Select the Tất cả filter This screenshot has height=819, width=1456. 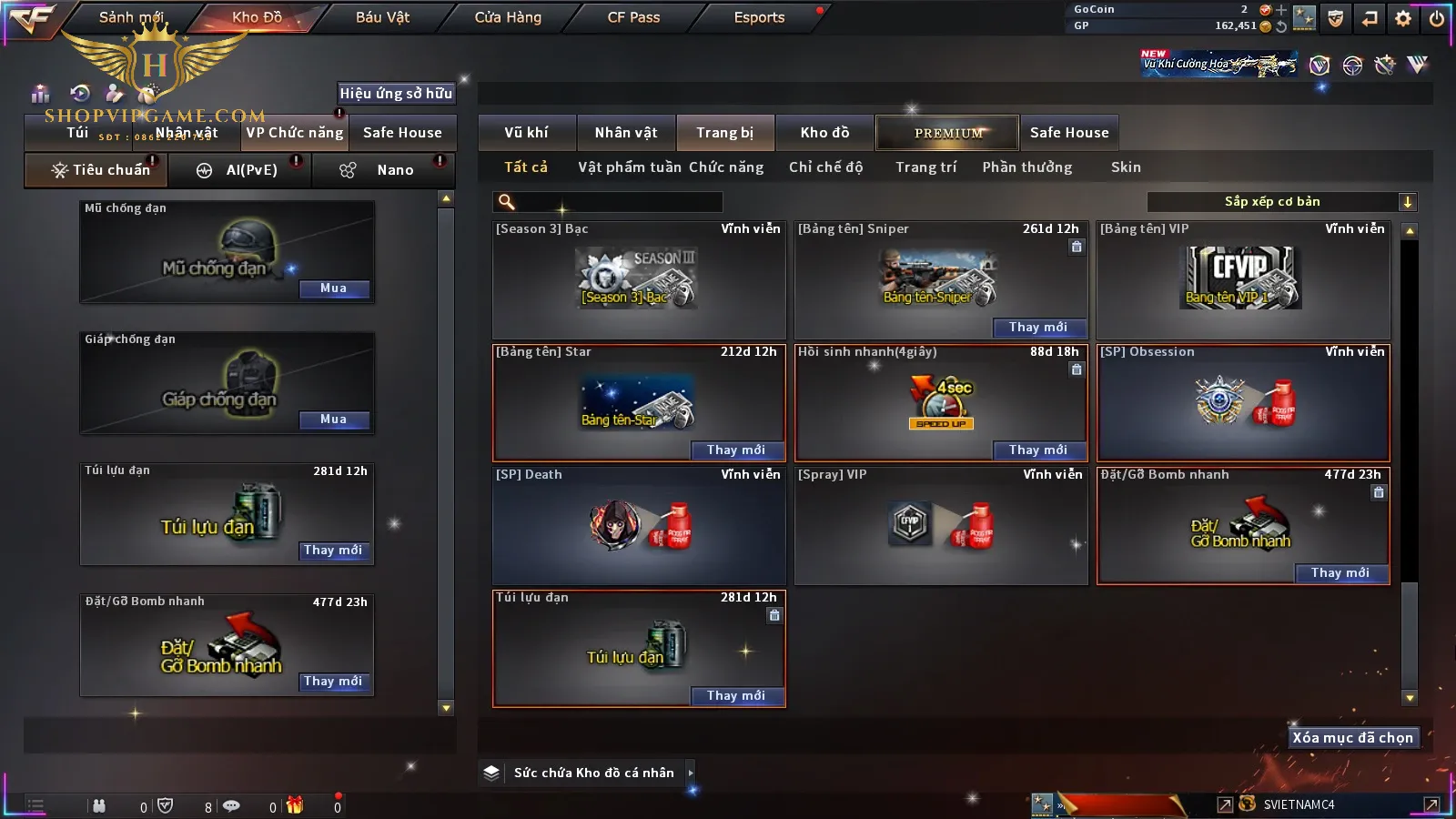pyautogui.click(x=526, y=167)
